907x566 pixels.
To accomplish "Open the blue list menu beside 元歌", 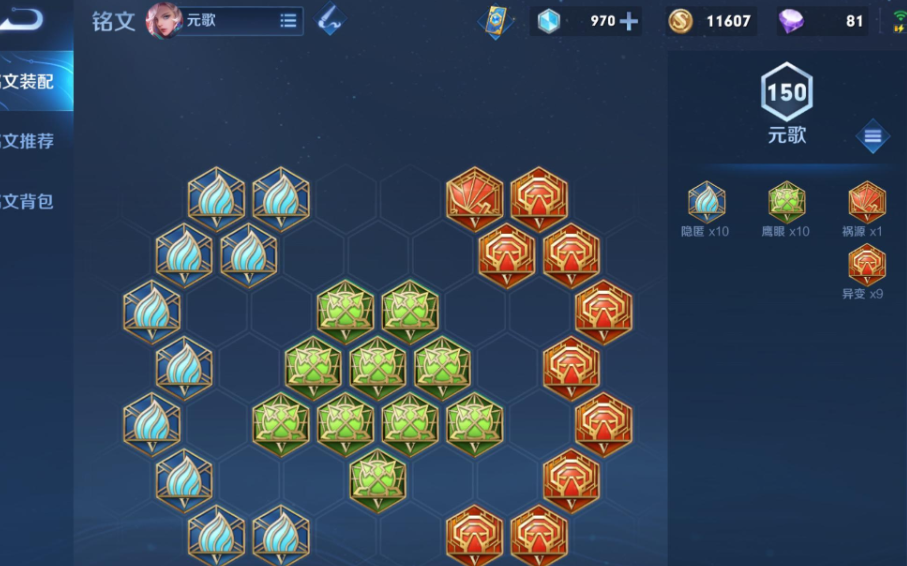I will 872,136.
